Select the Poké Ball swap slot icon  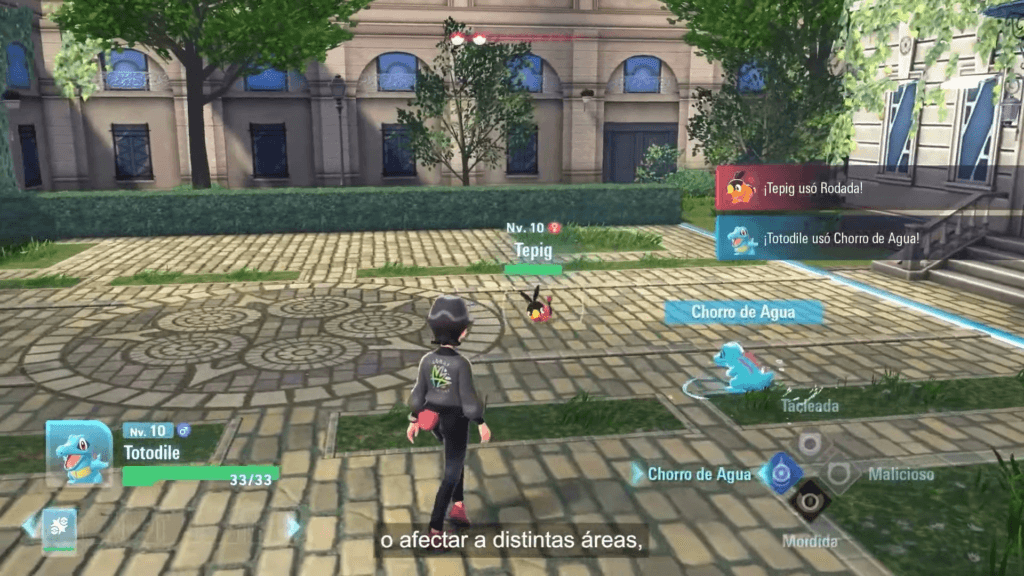coord(59,528)
